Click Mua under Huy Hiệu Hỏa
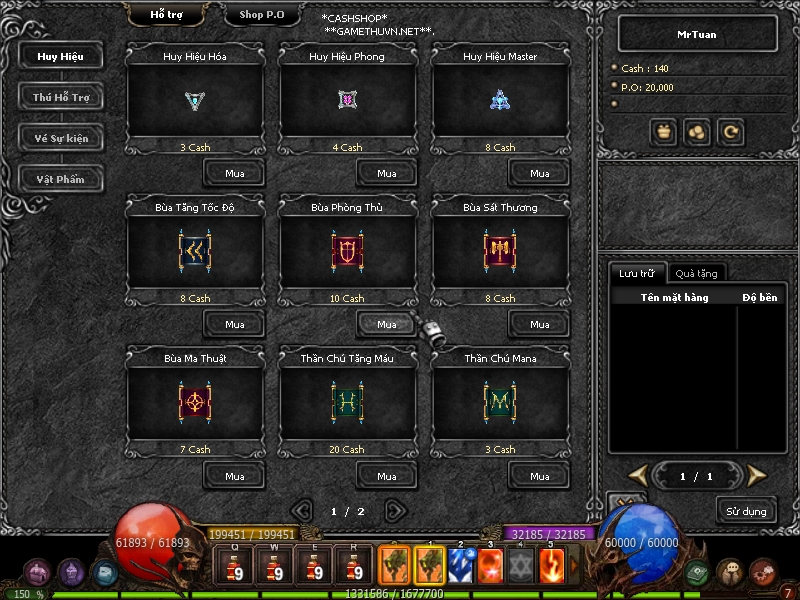 234,173
